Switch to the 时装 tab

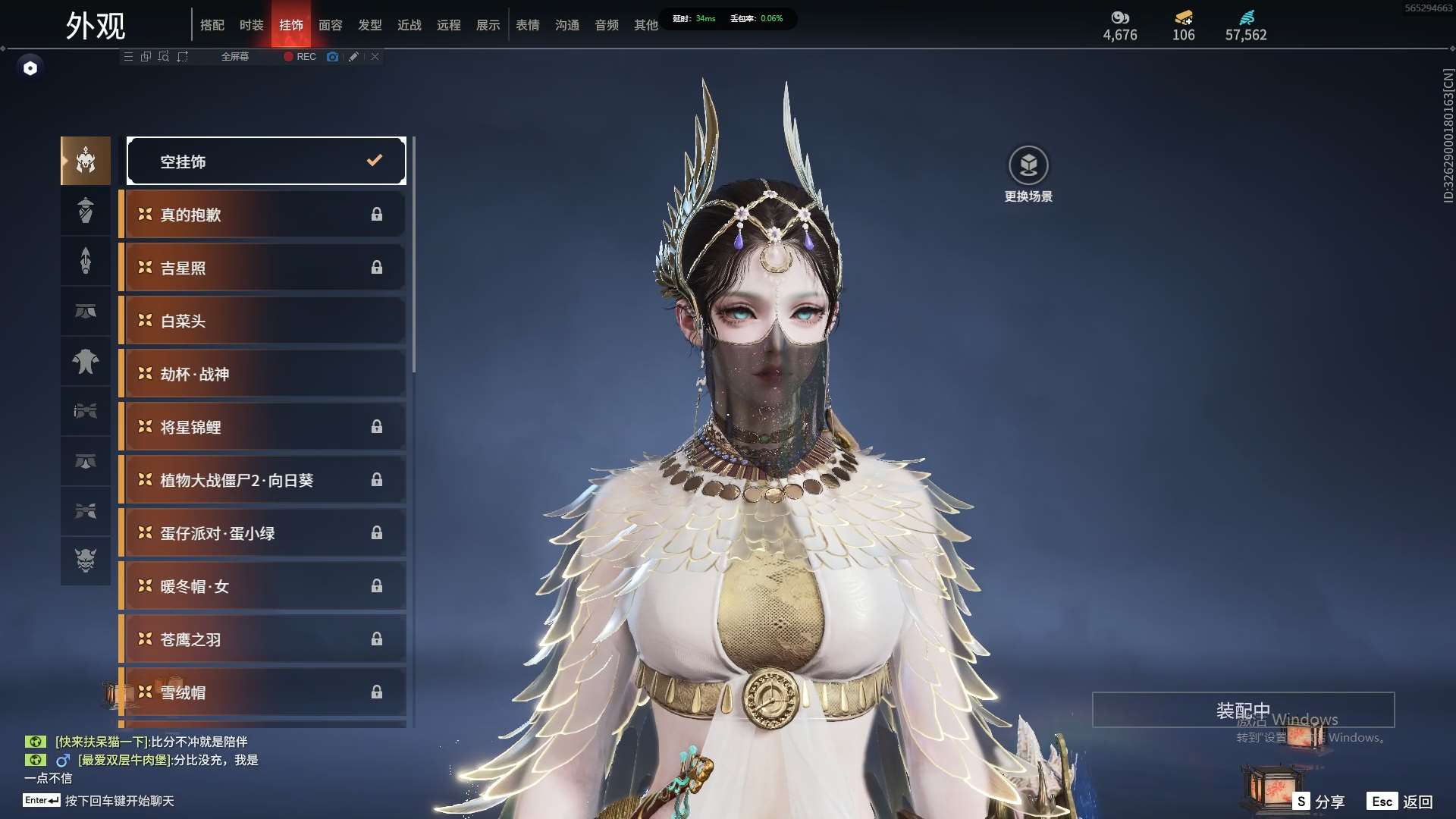251,25
